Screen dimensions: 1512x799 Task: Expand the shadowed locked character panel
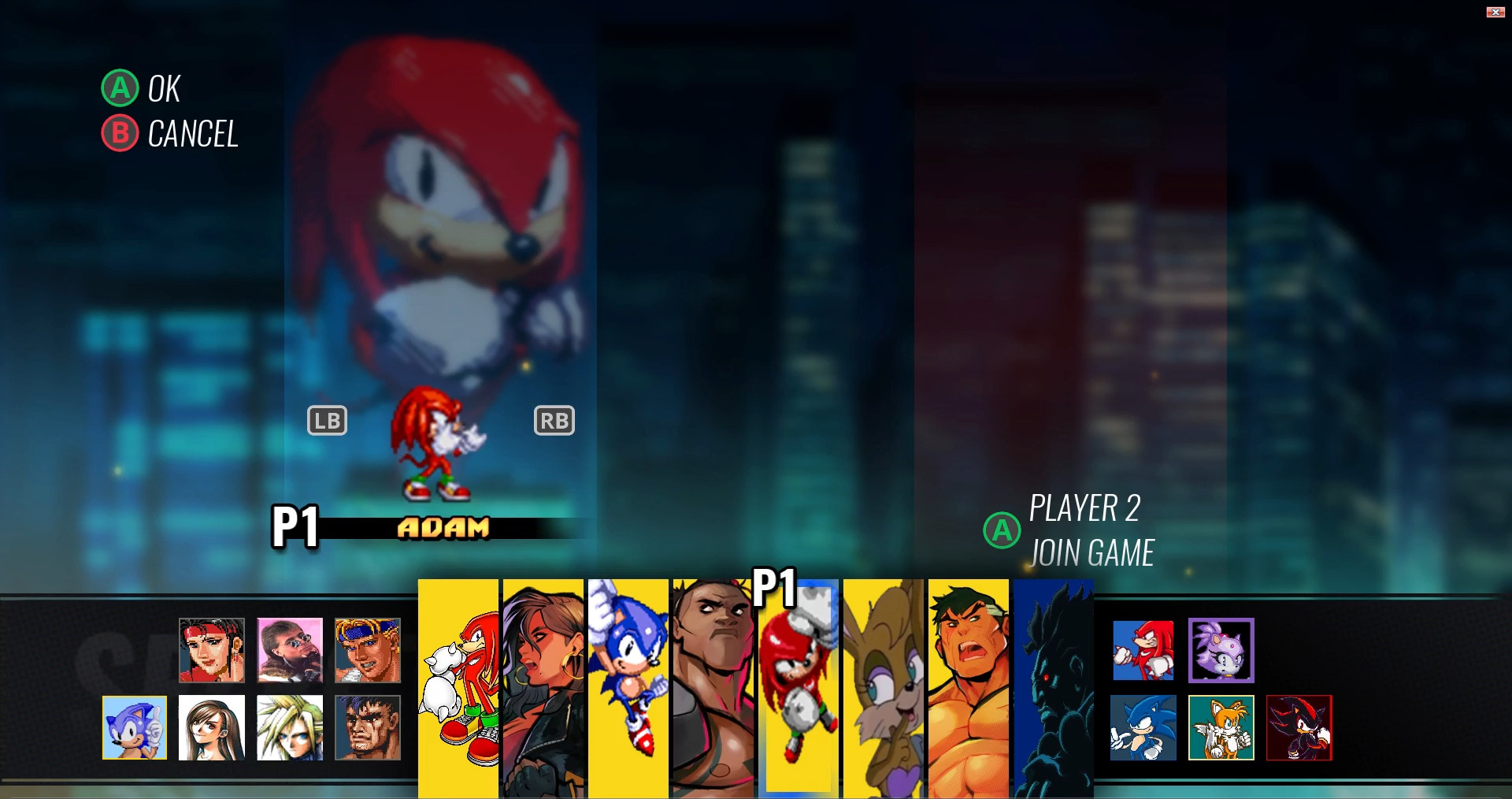pos(1053,687)
